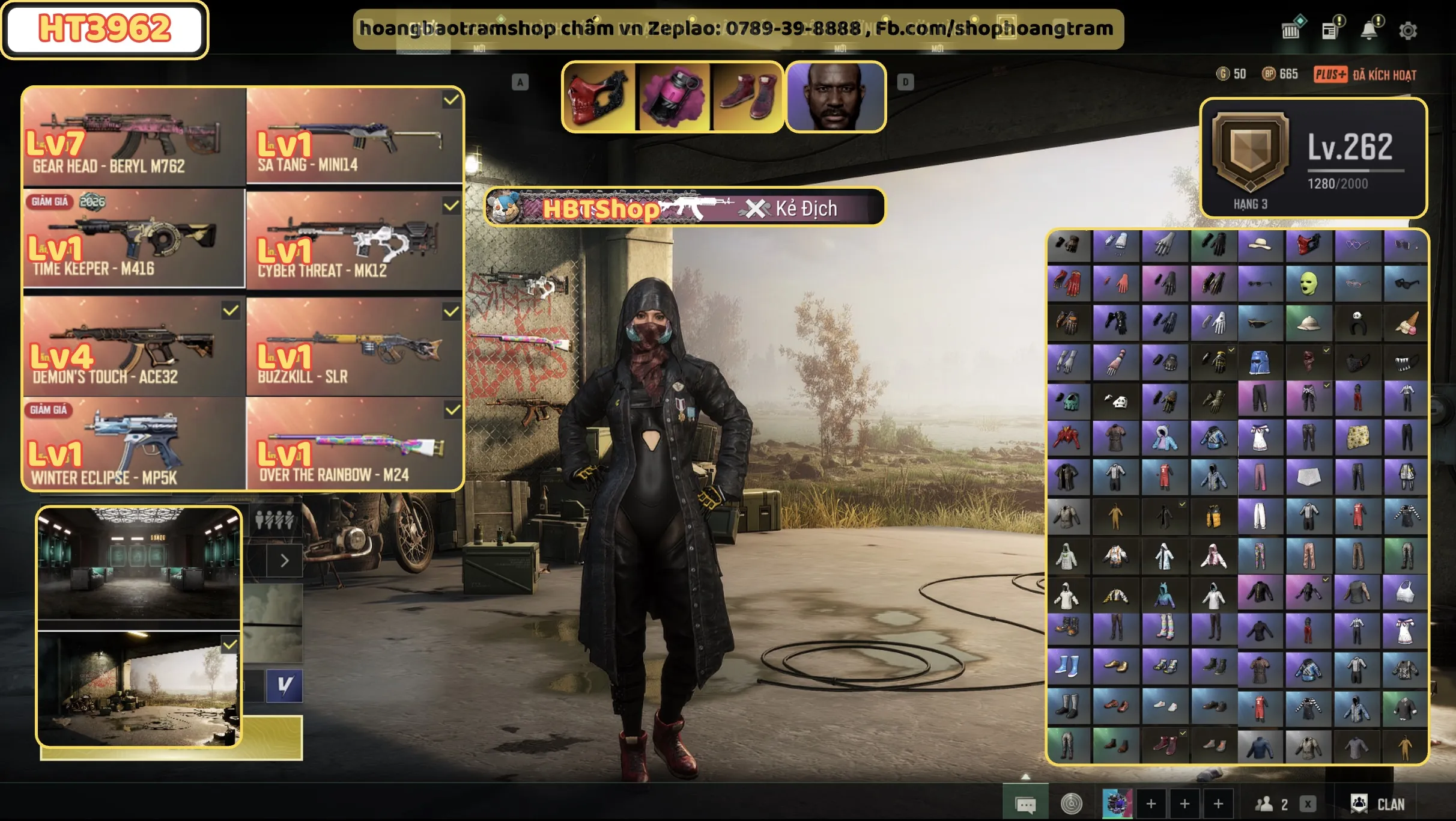
Task: Choose the Demon's Touch ACE32 skin
Action: click(133, 346)
